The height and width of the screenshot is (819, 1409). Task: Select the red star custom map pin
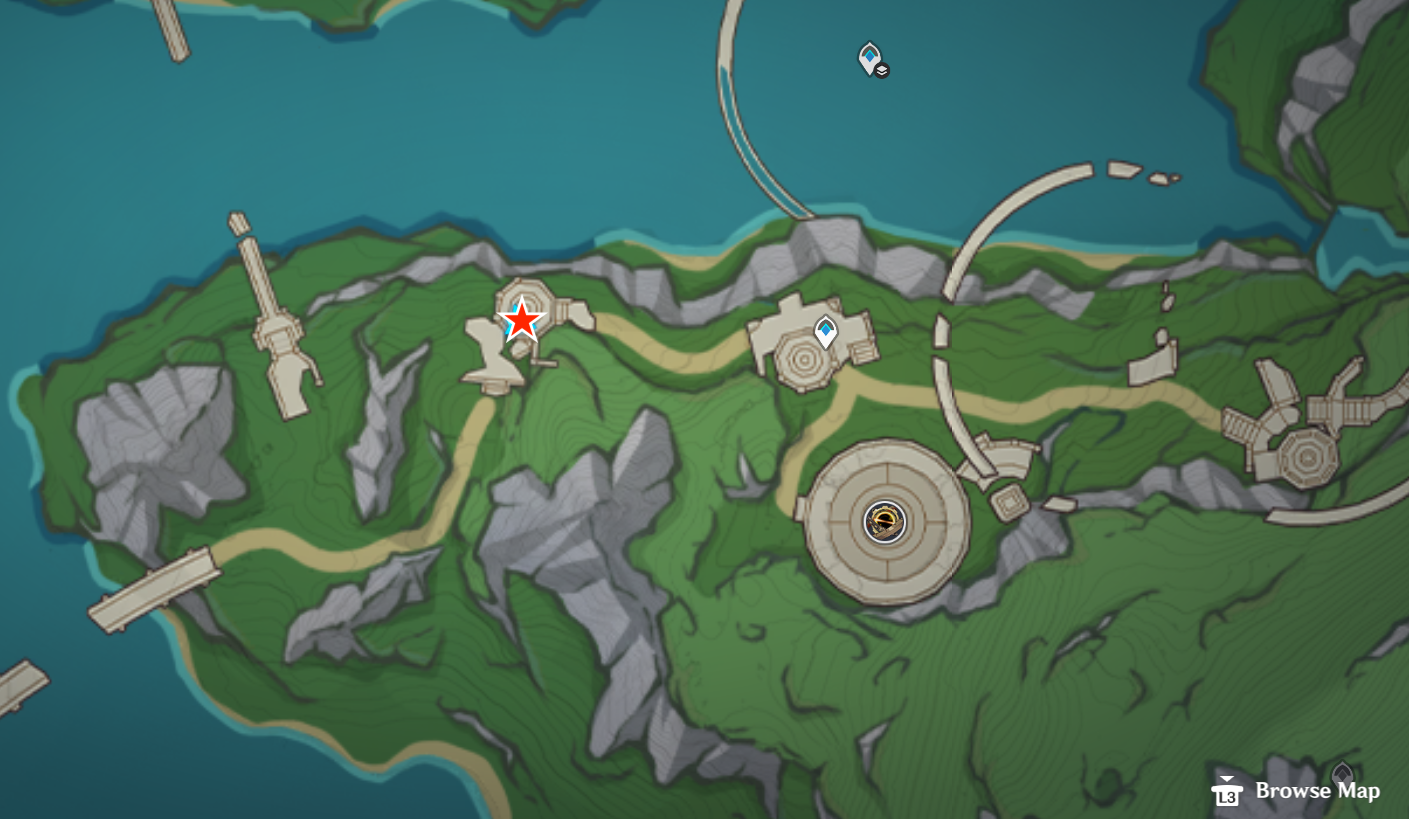click(x=524, y=320)
